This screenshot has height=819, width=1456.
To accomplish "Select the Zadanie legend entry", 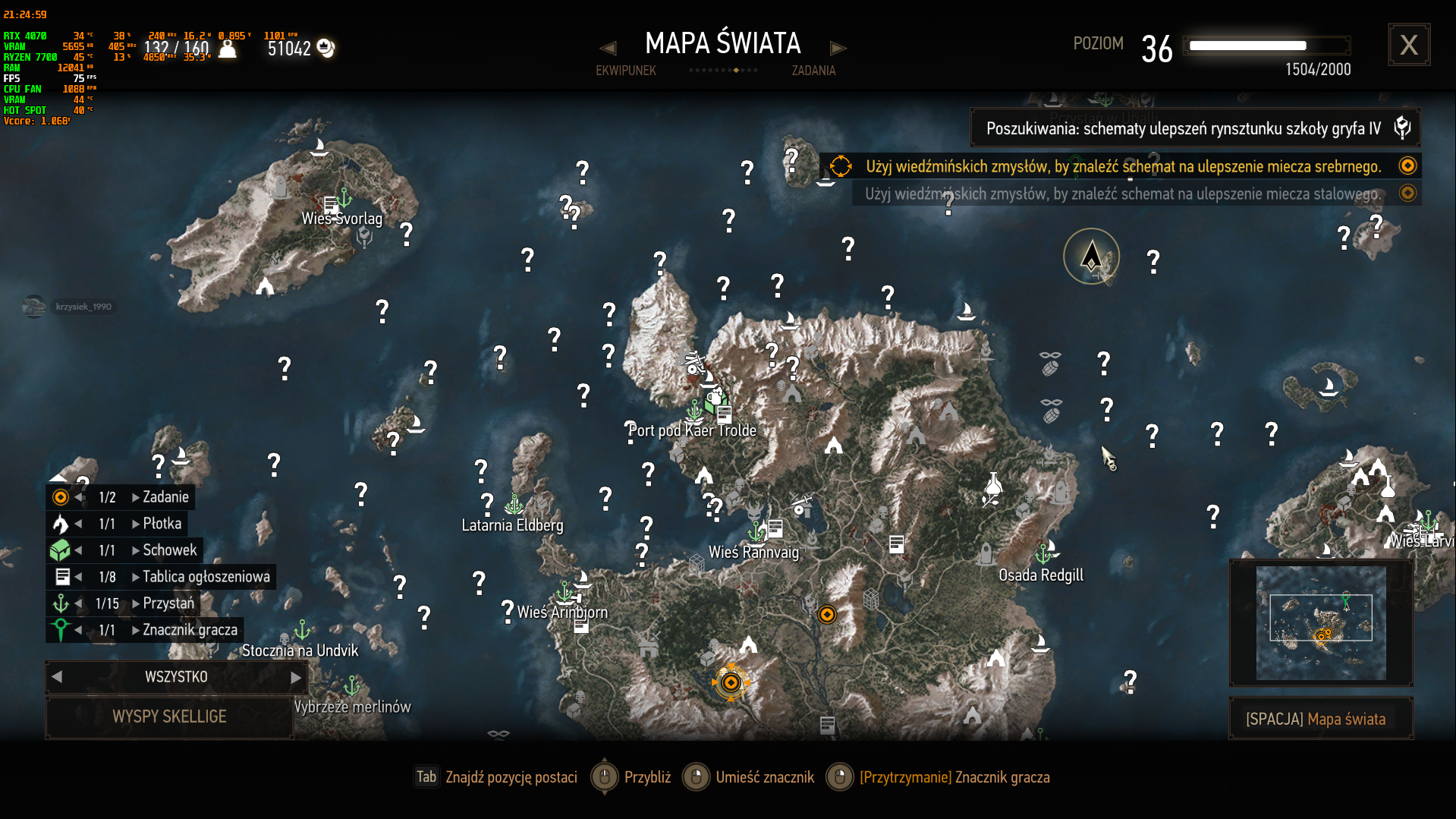I will tap(165, 497).
